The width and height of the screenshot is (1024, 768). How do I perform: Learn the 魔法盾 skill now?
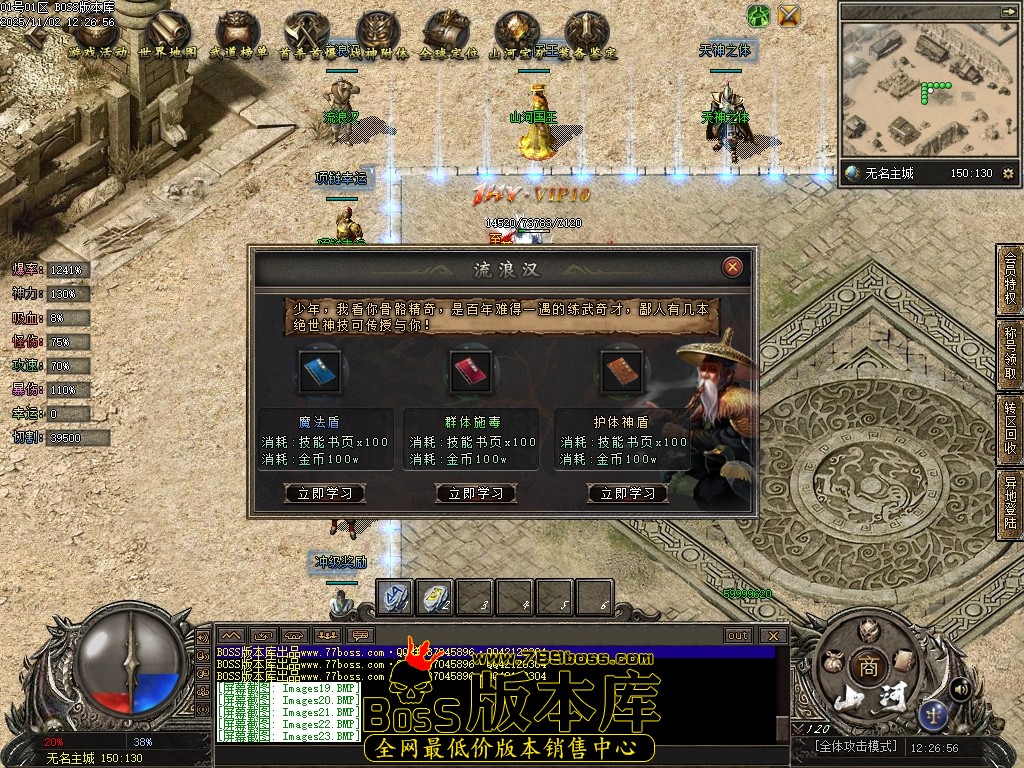(325, 493)
